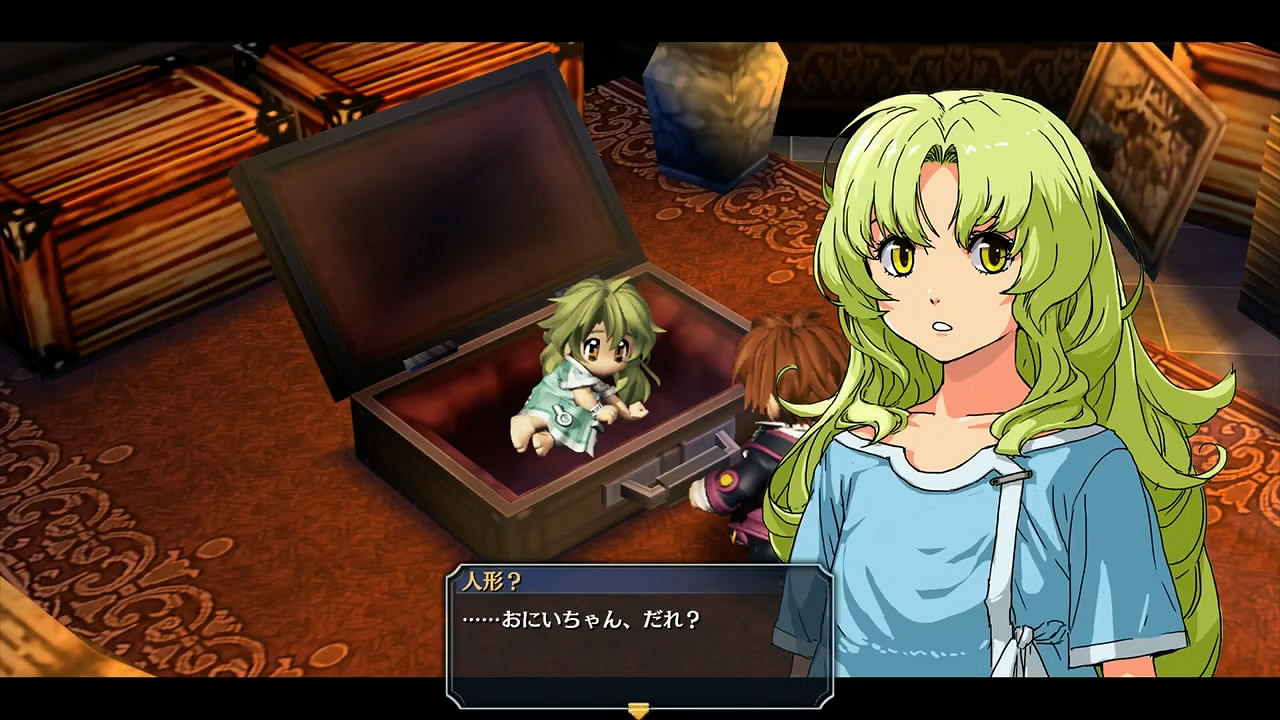This screenshot has height=720, width=1280.
Task: Click the doll's amber eyes
Action: tap(607, 350)
